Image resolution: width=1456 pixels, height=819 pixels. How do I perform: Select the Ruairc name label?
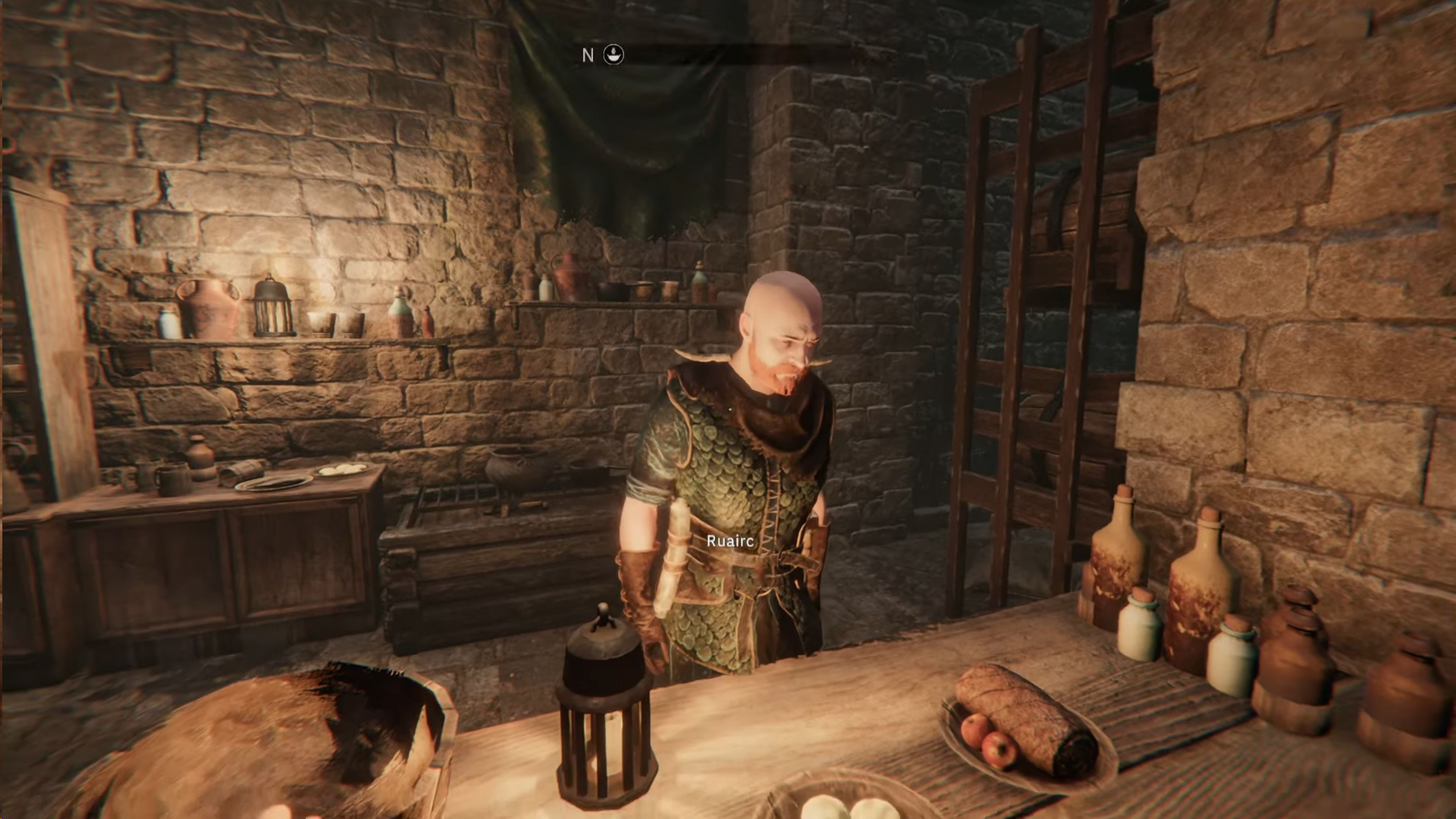coord(730,541)
